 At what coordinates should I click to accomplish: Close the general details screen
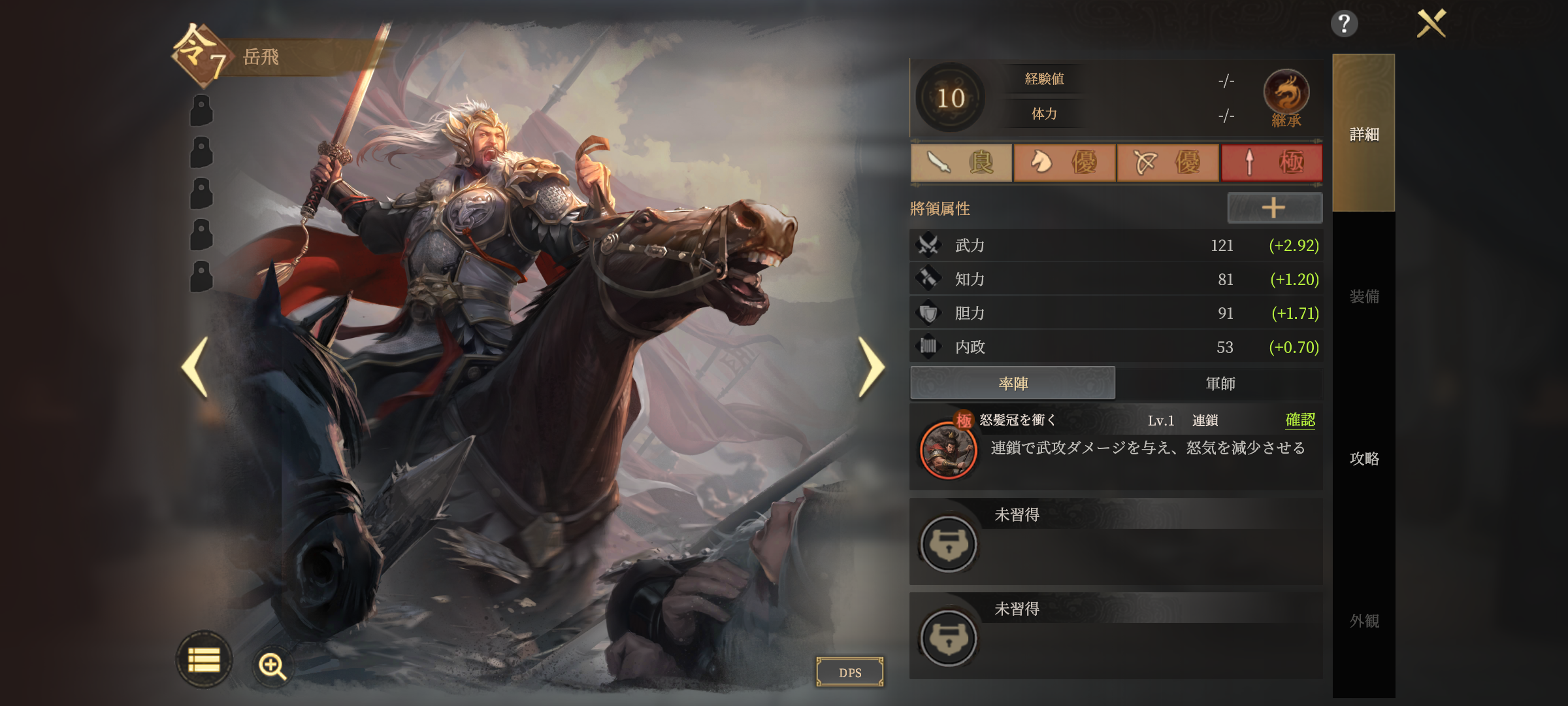pyautogui.click(x=1431, y=24)
